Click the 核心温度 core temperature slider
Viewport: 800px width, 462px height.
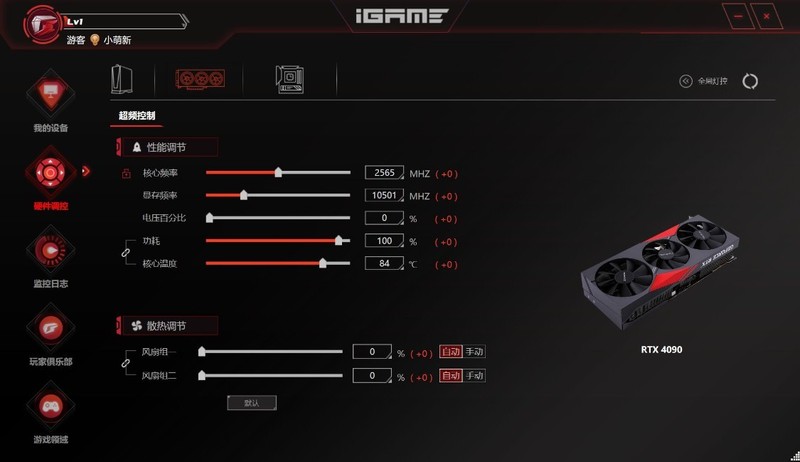322,264
